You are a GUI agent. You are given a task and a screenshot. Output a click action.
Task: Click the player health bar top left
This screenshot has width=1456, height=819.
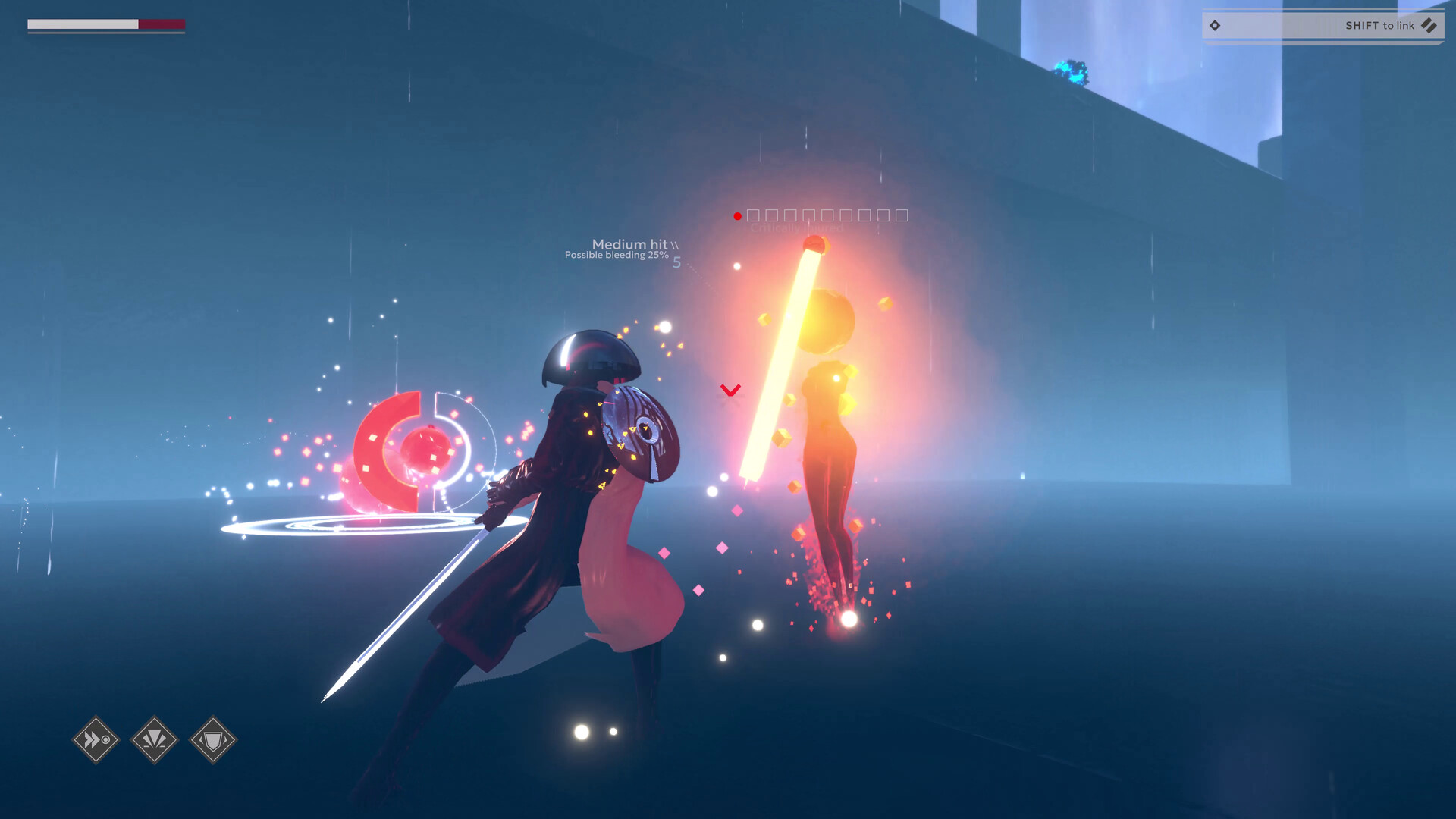point(106,25)
